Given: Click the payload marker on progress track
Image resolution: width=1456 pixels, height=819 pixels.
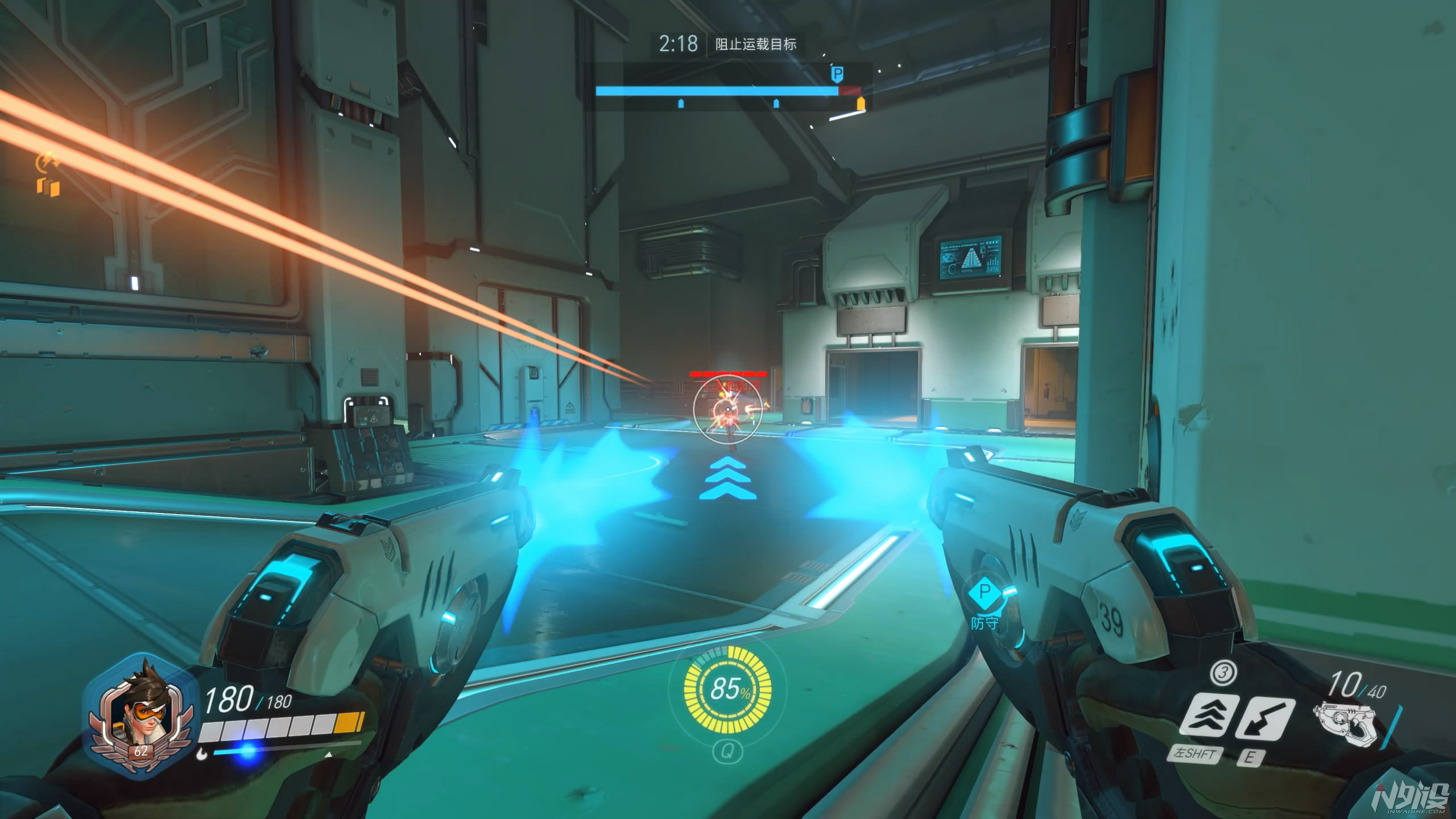Looking at the screenshot, I should (836, 74).
